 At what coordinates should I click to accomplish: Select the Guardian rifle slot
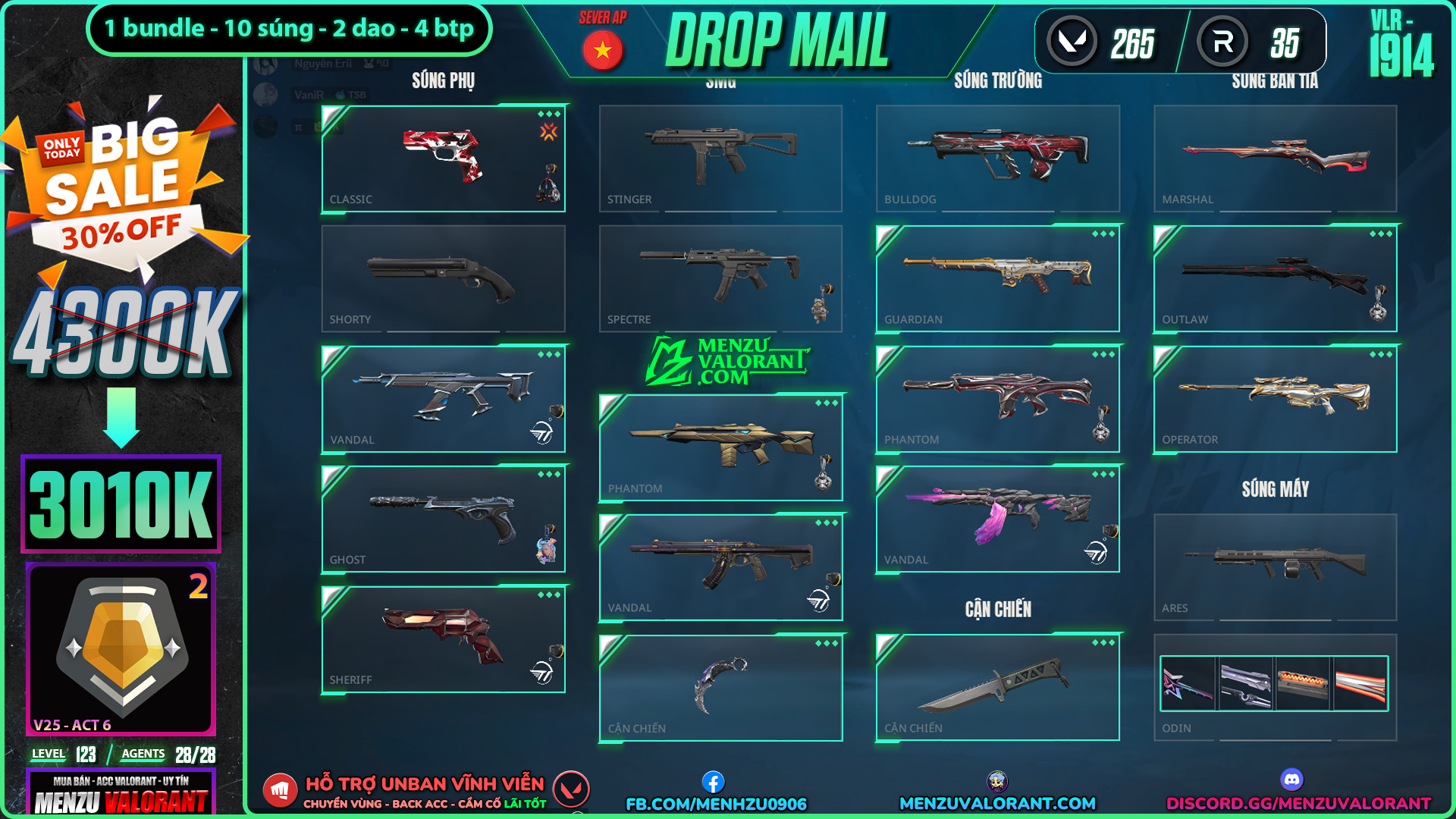click(997, 278)
